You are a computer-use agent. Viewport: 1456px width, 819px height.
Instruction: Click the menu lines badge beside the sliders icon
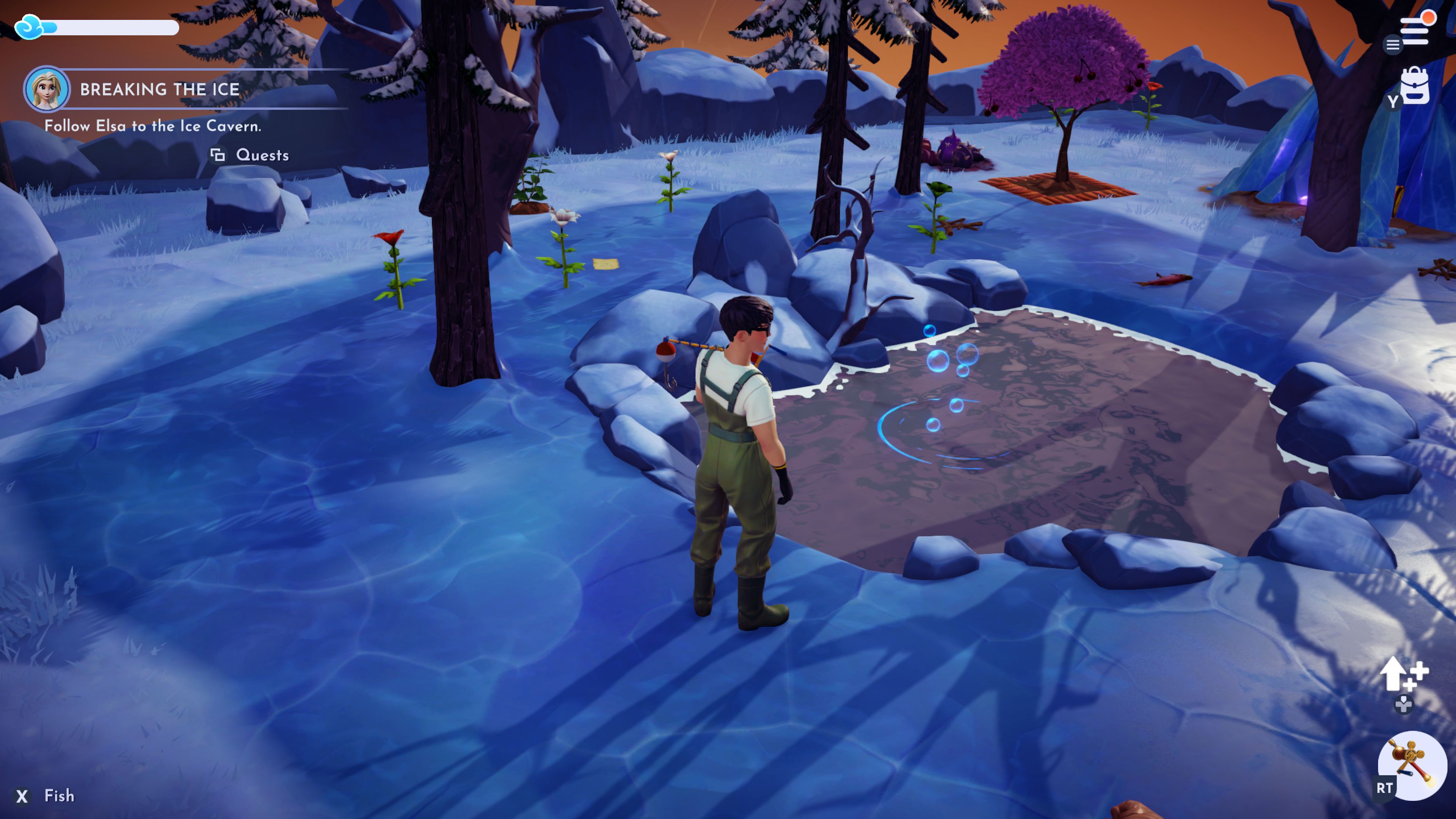[x=1393, y=45]
